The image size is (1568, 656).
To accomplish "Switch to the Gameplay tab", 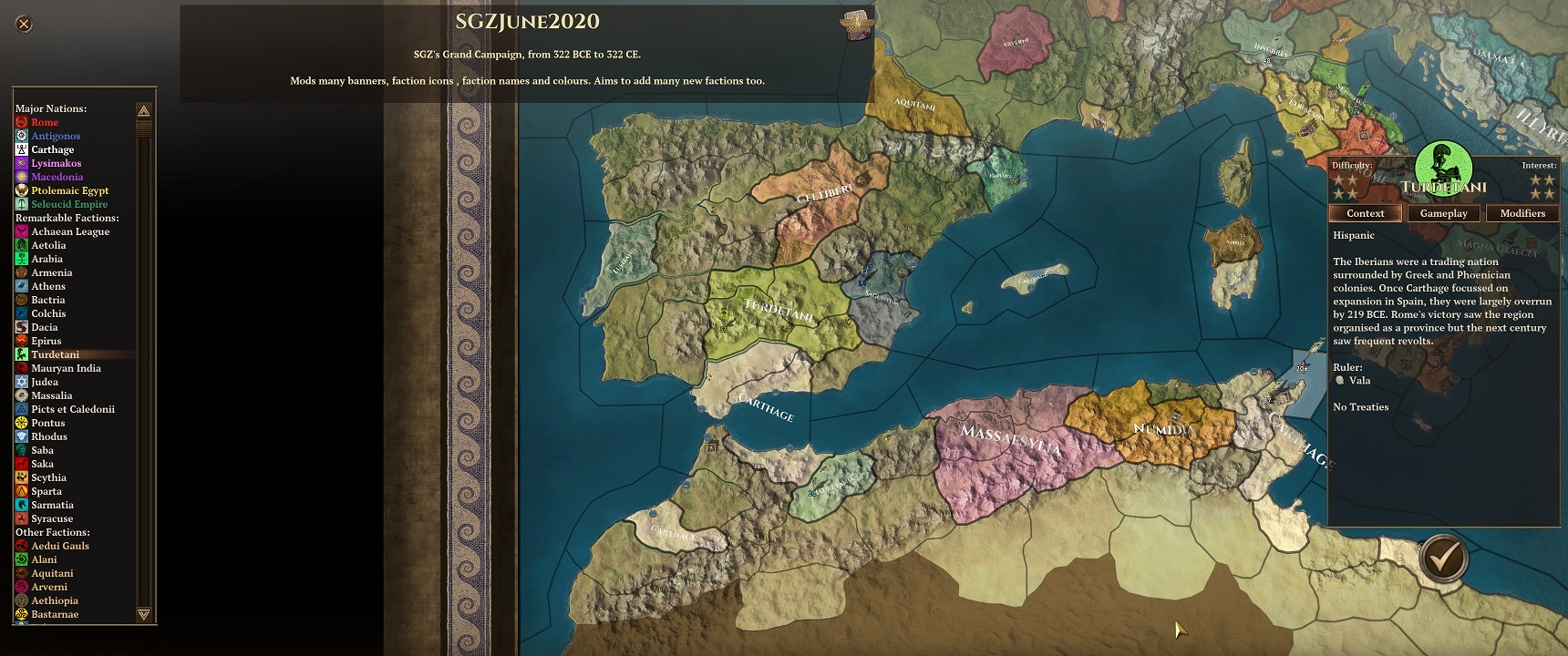I will pos(1443,213).
